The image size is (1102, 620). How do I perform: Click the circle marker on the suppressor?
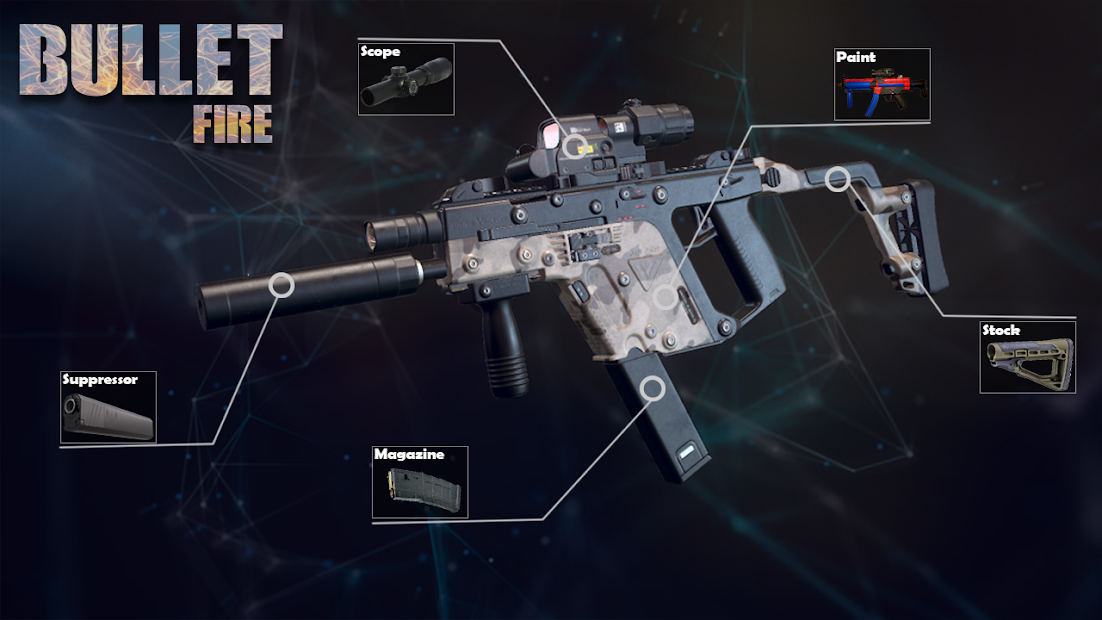(x=282, y=286)
